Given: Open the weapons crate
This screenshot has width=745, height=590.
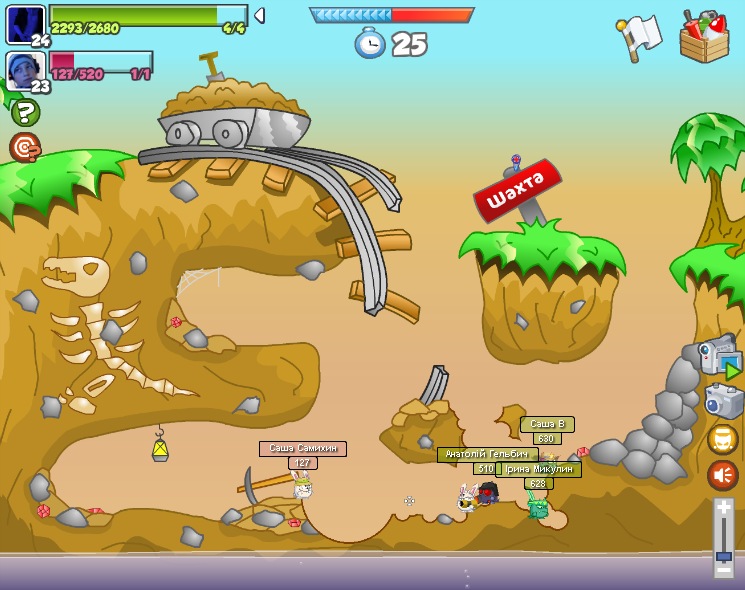Looking at the screenshot, I should pos(703,37).
